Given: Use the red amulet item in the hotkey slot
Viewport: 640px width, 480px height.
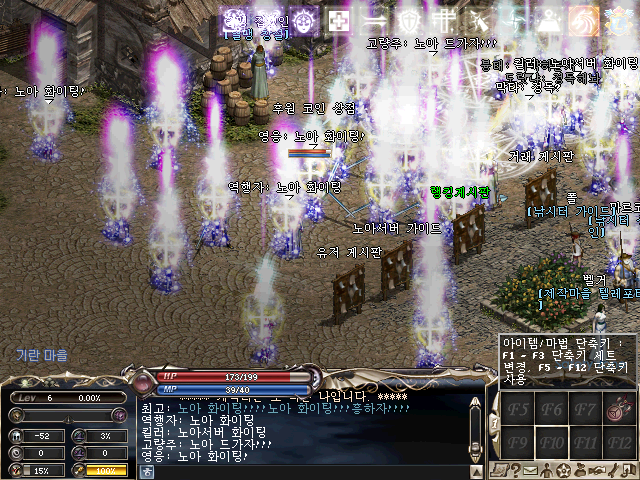Looking at the screenshot, I should [619, 408].
